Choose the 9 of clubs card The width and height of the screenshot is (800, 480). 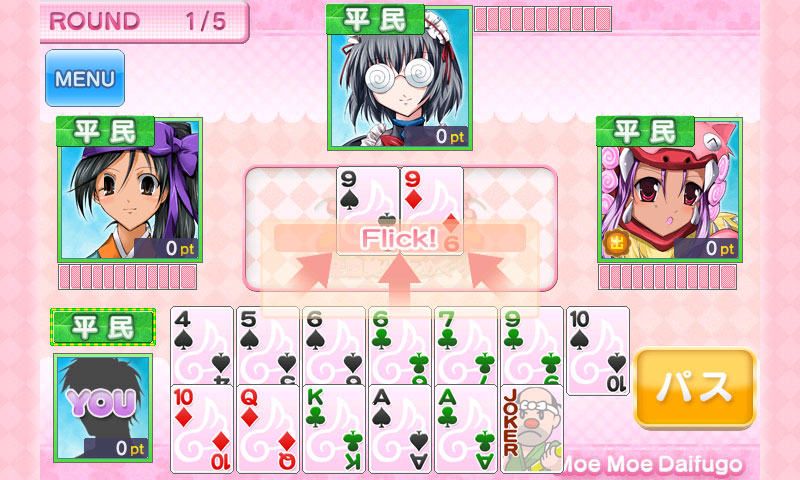point(531,343)
